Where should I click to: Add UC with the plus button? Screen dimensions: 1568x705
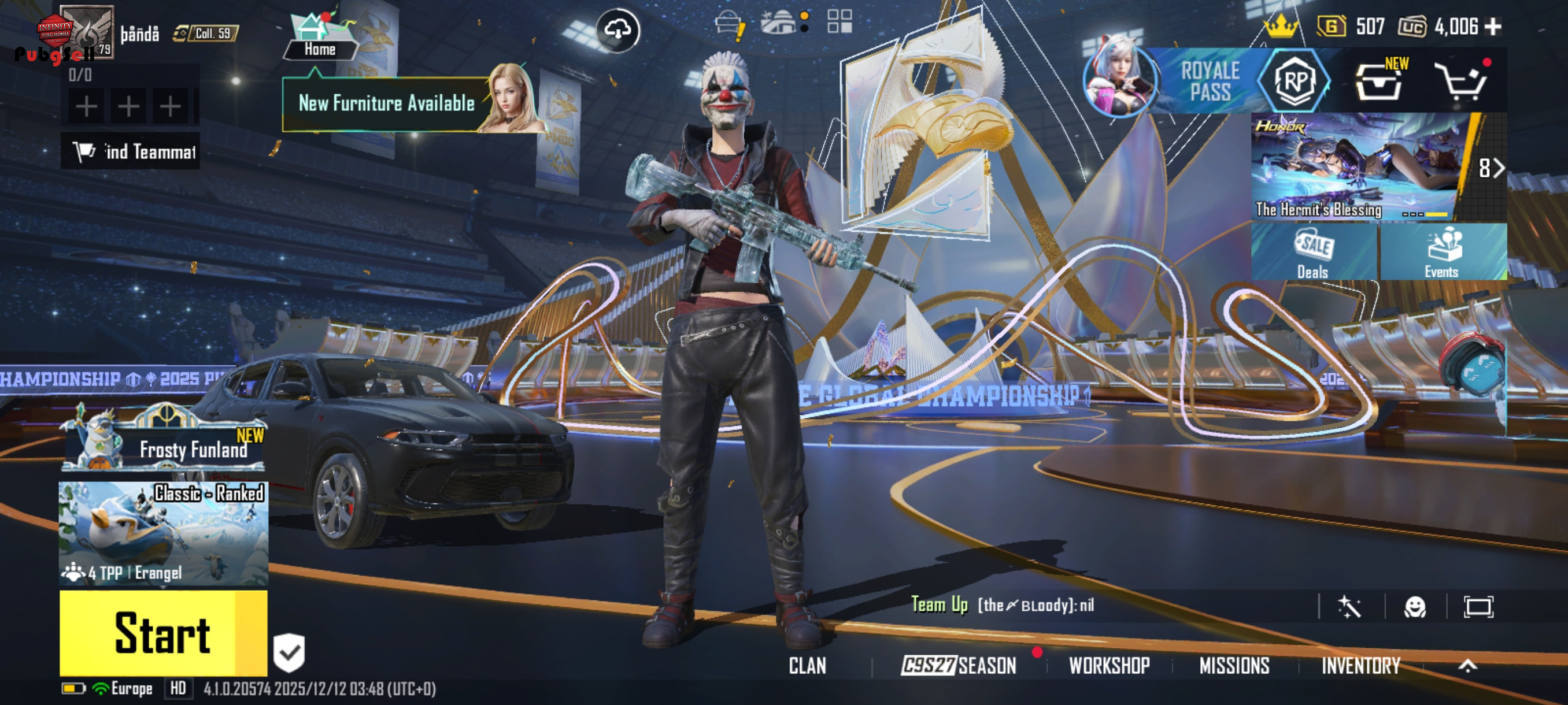click(1493, 27)
